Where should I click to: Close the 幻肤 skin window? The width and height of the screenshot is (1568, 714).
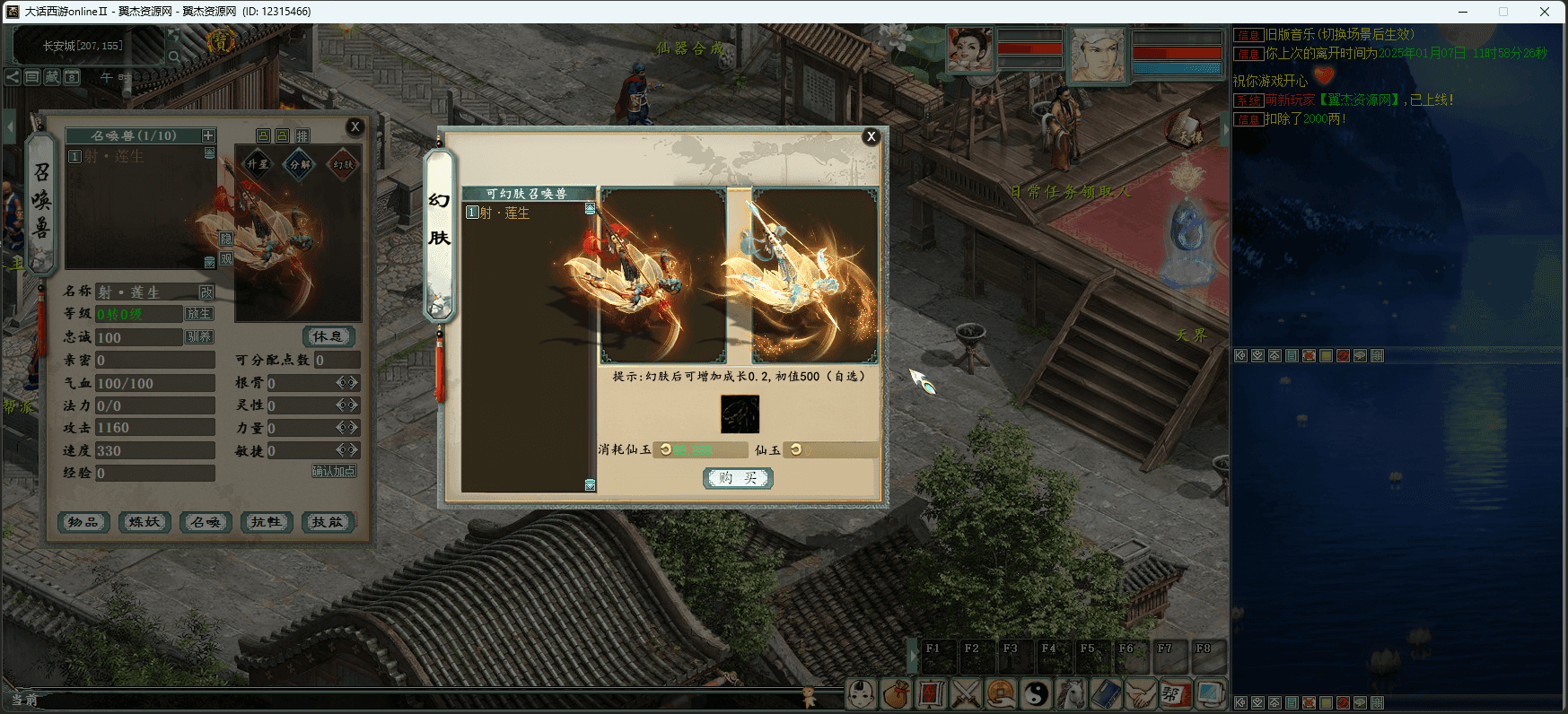[870, 136]
